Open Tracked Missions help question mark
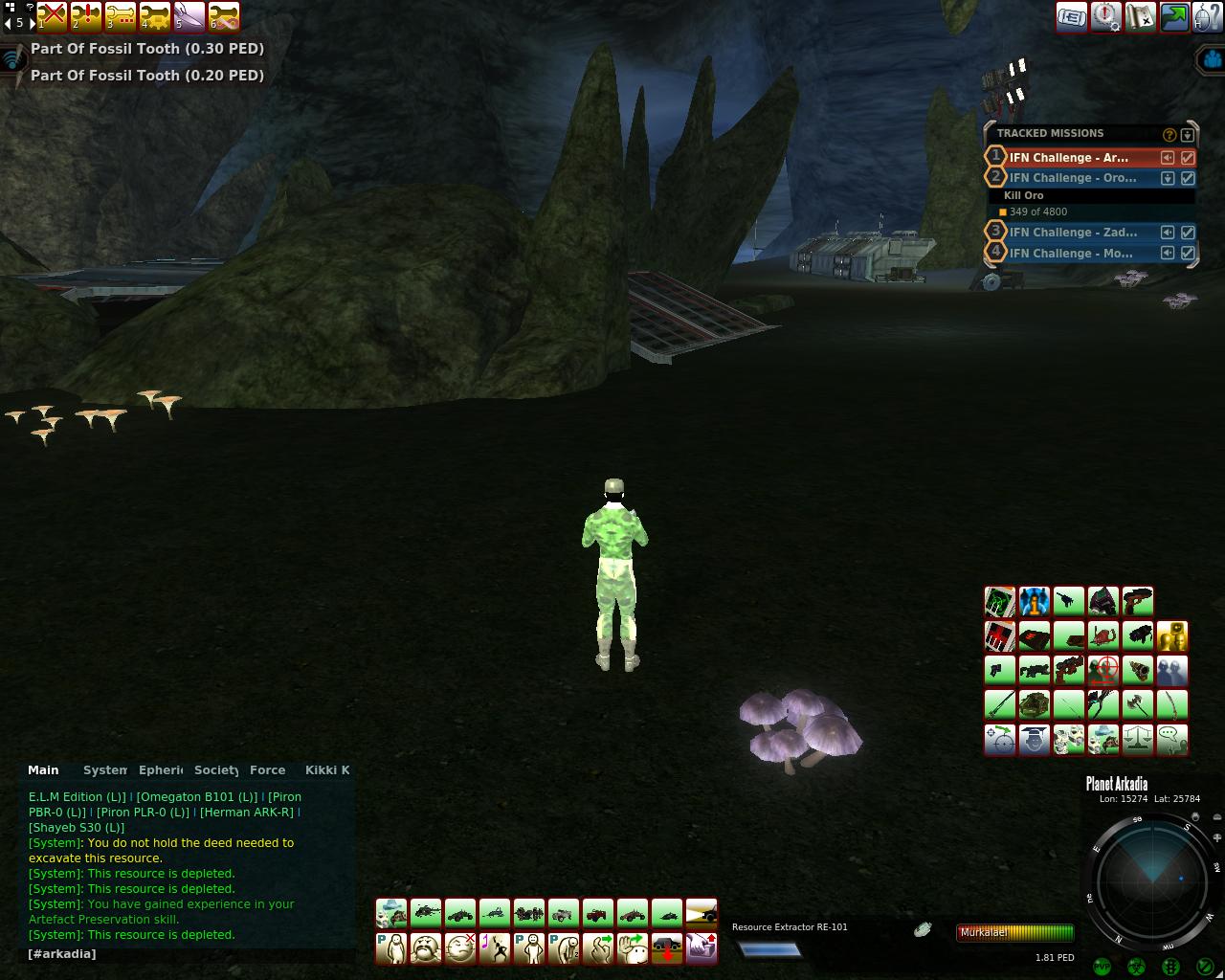 click(x=1169, y=135)
